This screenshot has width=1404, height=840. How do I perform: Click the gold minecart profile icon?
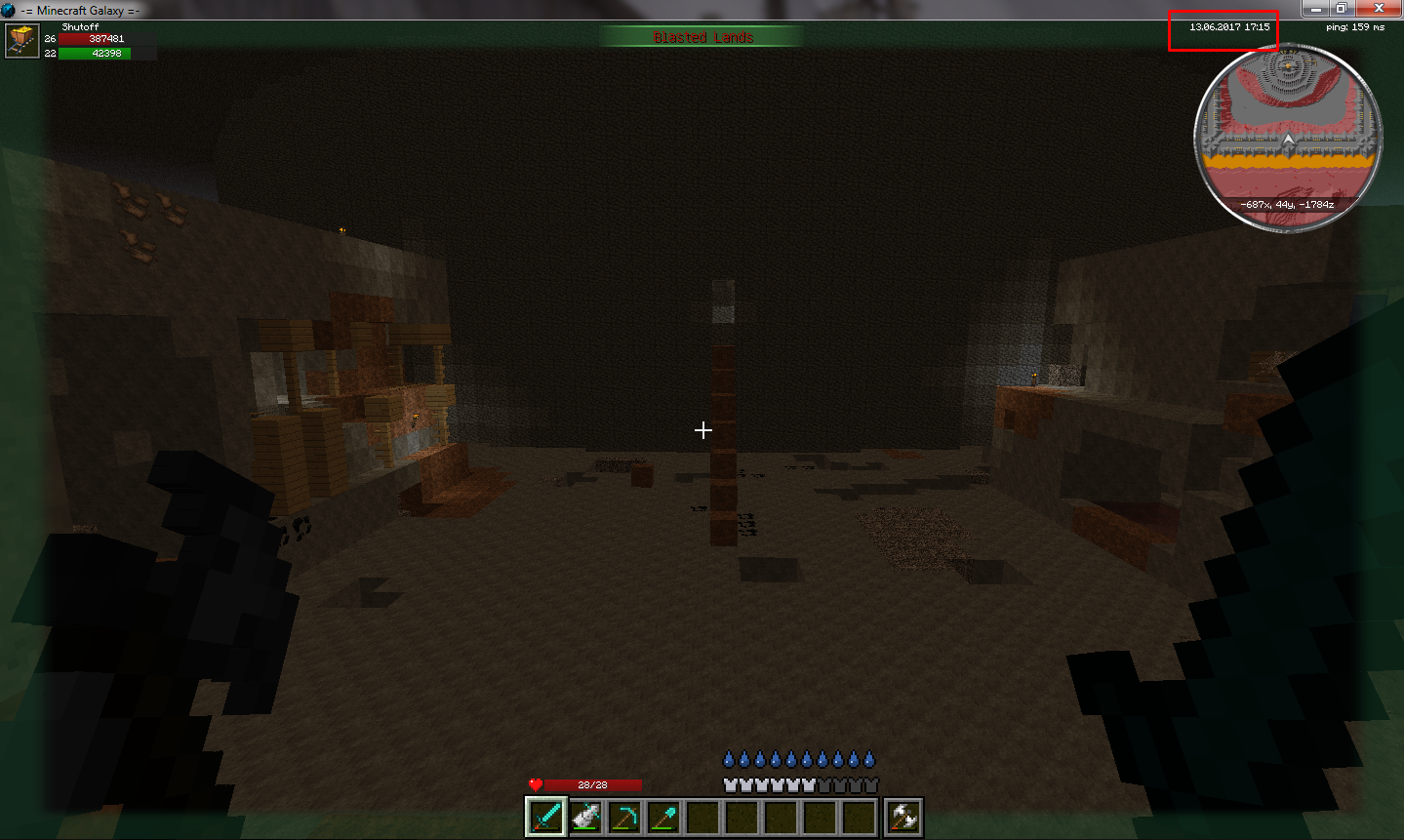tap(21, 42)
